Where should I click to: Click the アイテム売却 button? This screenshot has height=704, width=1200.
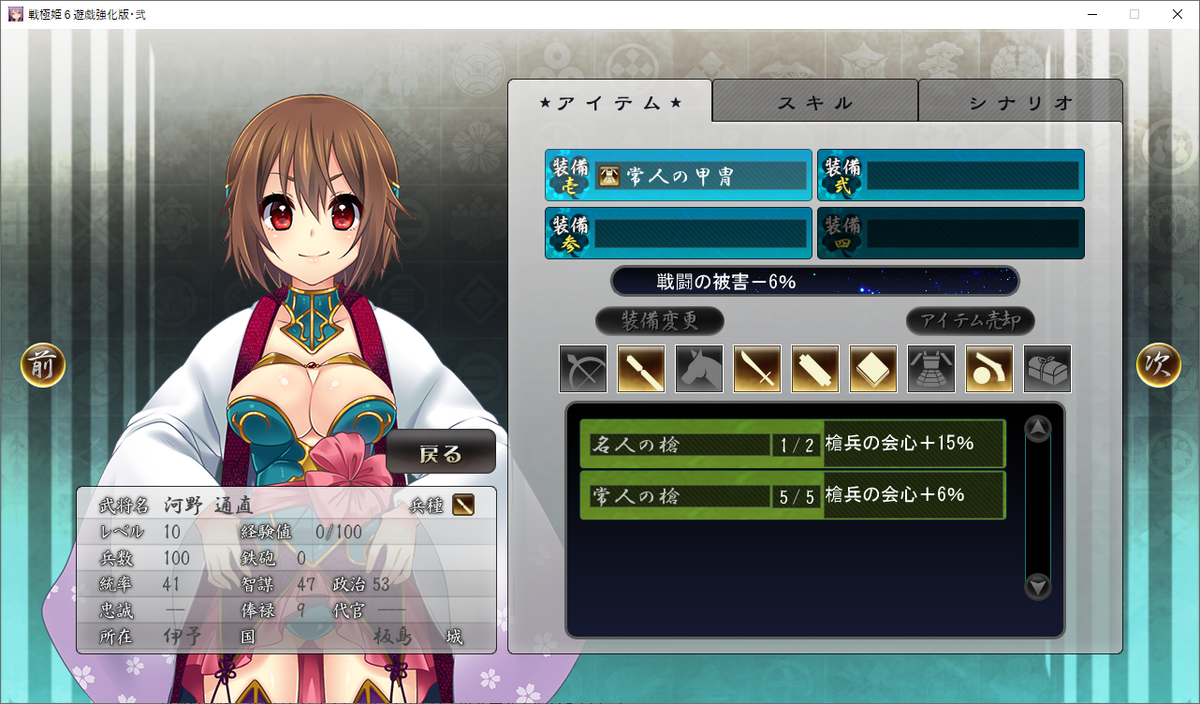click(970, 321)
